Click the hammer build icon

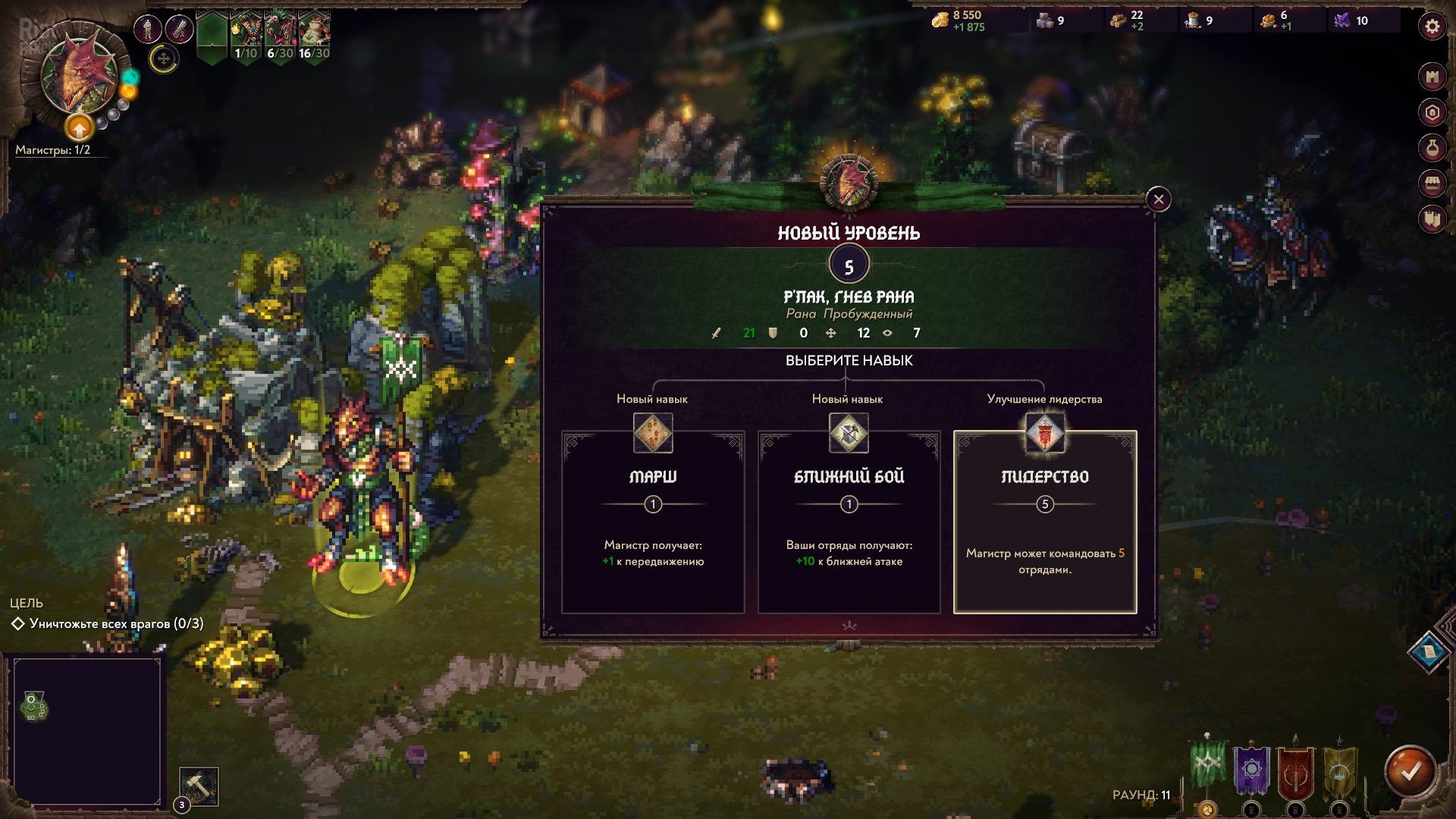pyautogui.click(x=199, y=786)
